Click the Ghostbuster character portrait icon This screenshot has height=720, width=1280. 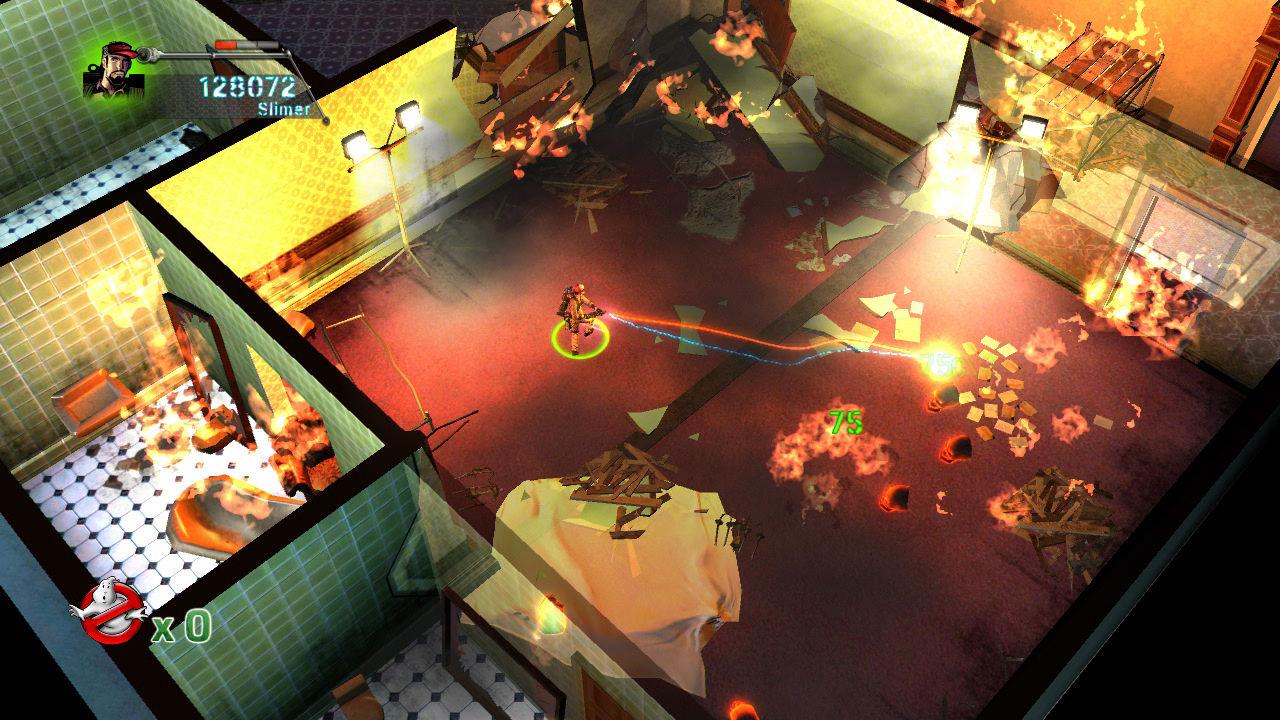click(112, 66)
